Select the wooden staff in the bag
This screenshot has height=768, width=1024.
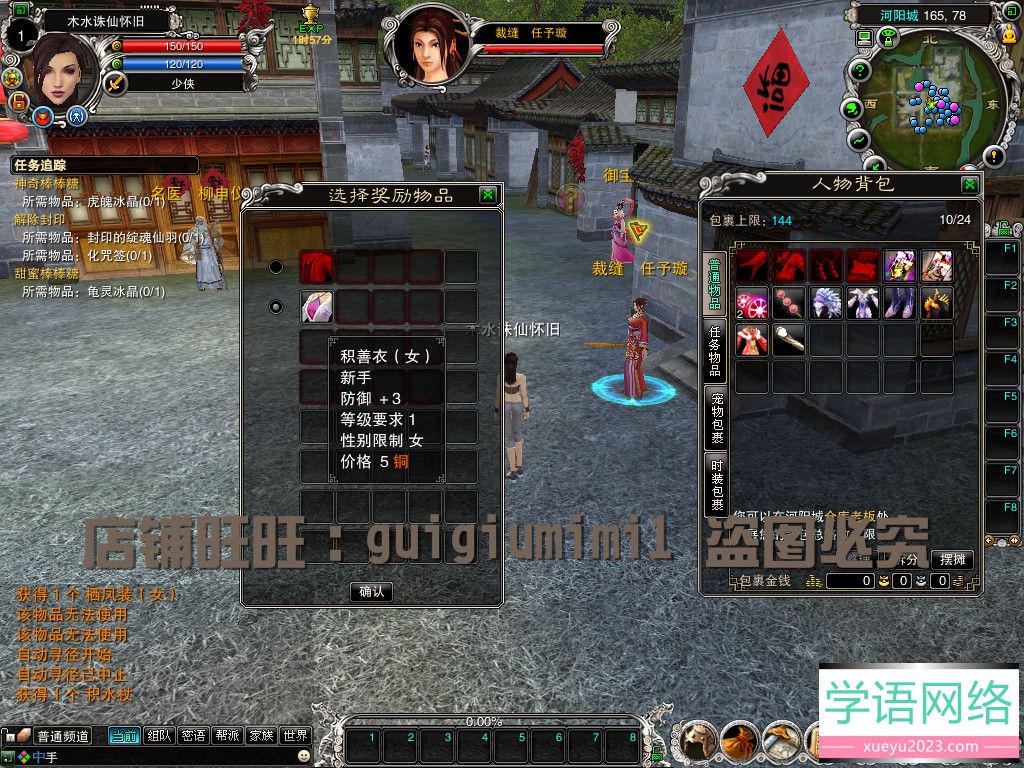click(789, 340)
